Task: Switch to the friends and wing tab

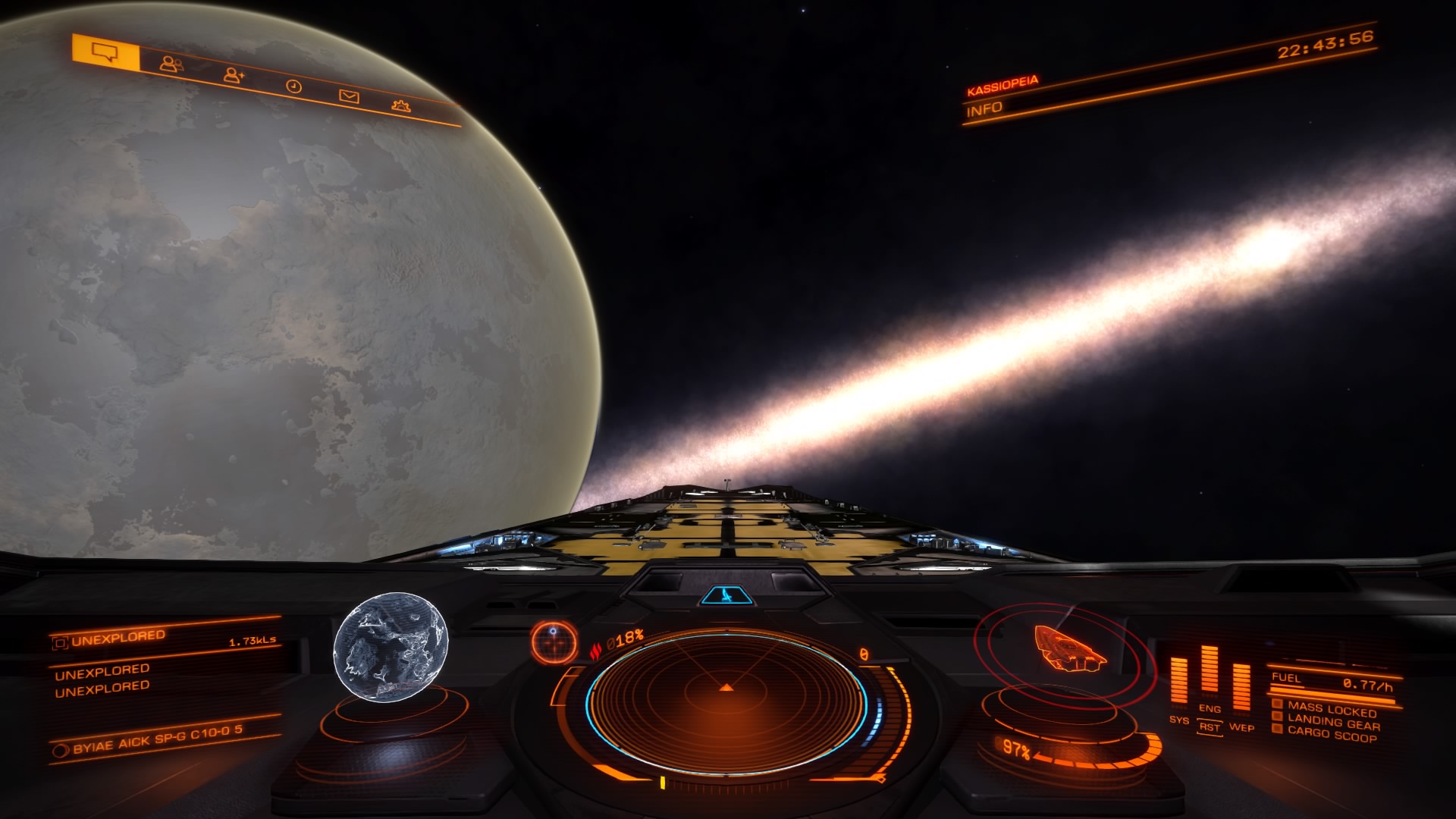Action: (x=171, y=64)
